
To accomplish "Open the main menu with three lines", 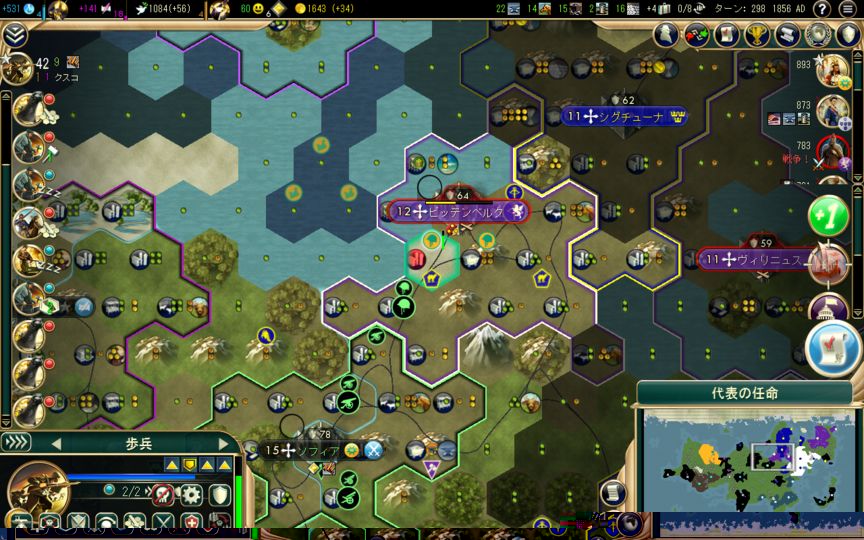I will (x=848, y=10).
